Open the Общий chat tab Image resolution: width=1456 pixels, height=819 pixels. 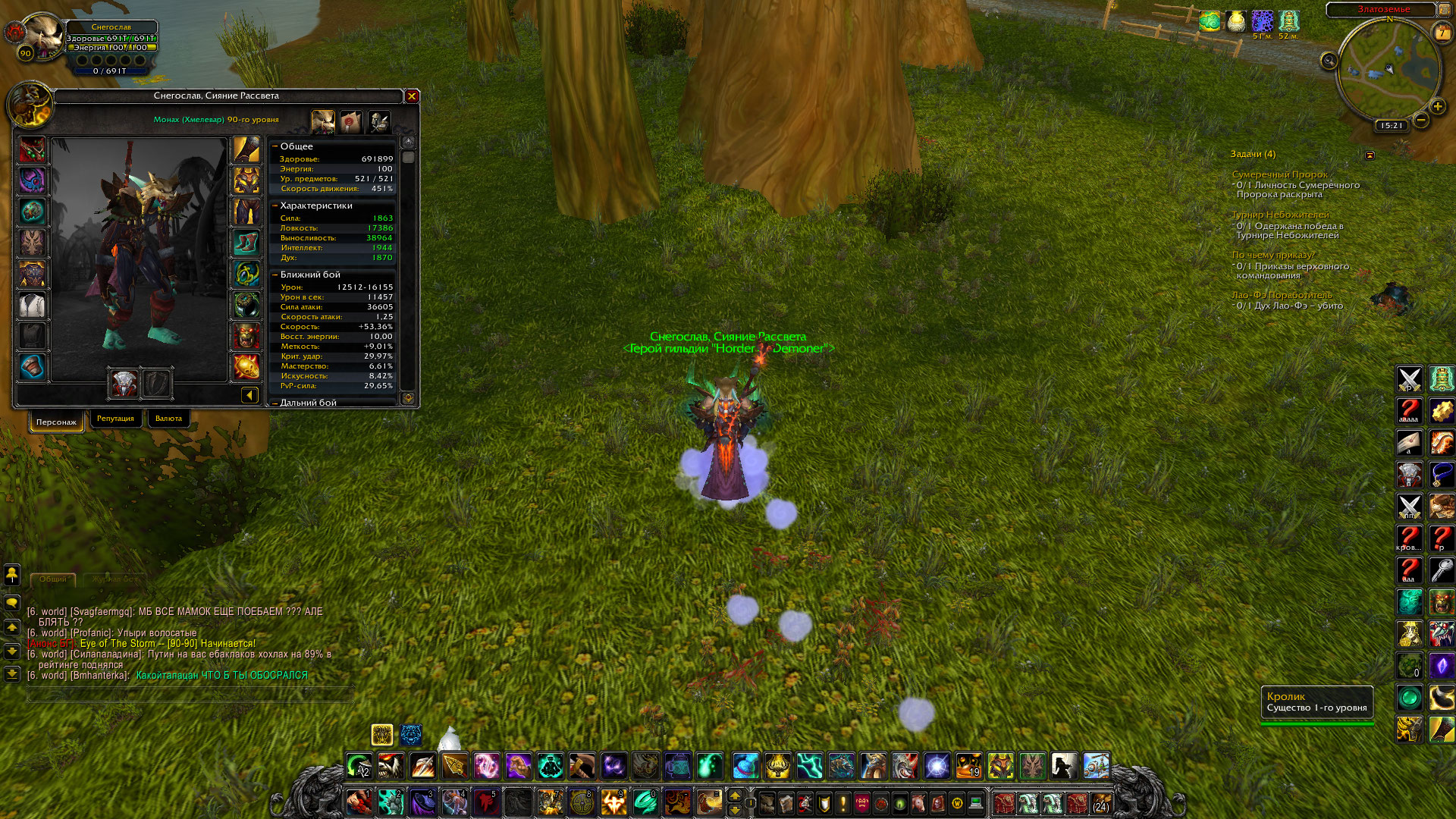coord(53,579)
